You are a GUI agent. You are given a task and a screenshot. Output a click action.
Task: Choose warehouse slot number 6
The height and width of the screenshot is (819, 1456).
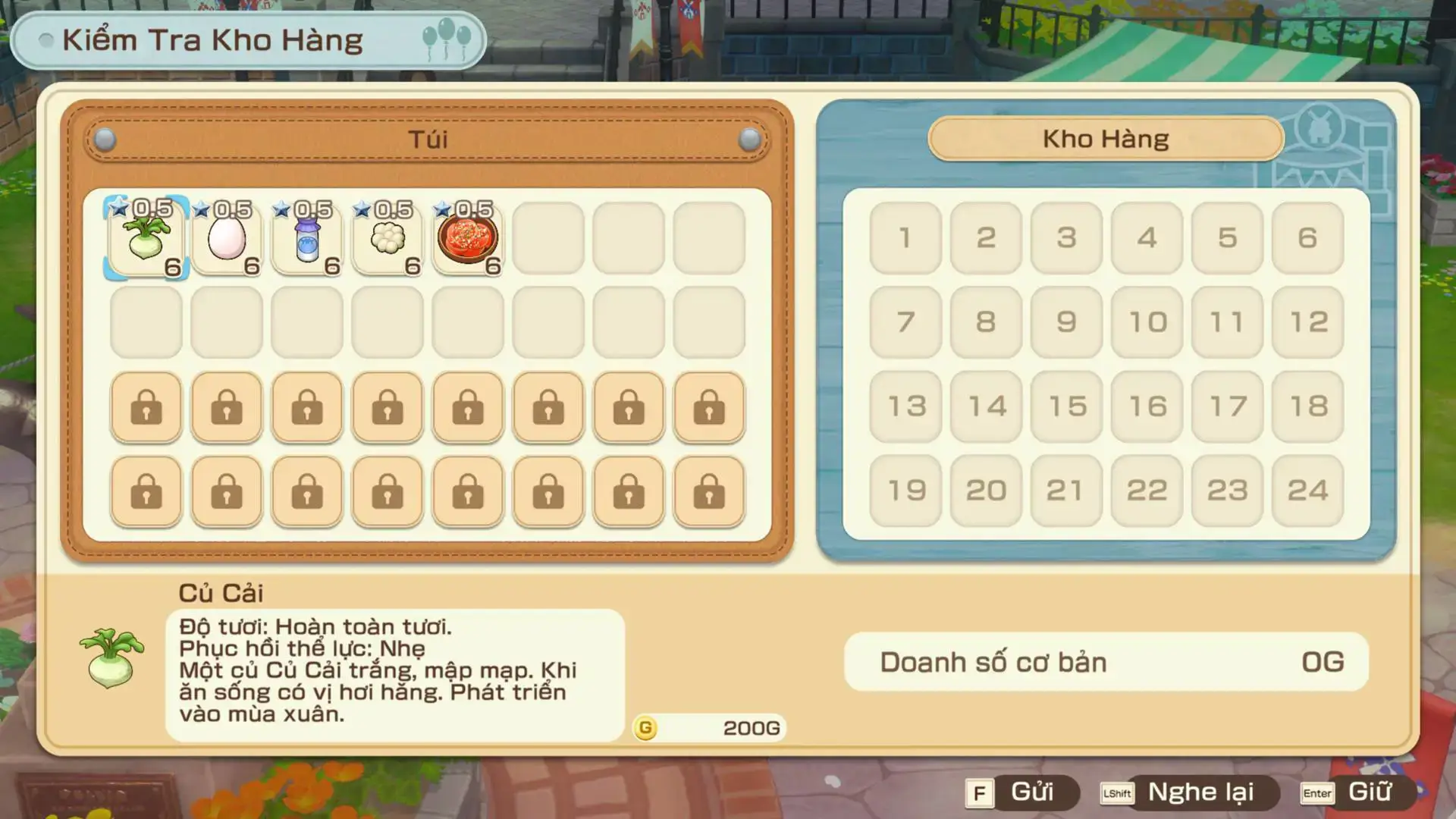click(x=1307, y=238)
